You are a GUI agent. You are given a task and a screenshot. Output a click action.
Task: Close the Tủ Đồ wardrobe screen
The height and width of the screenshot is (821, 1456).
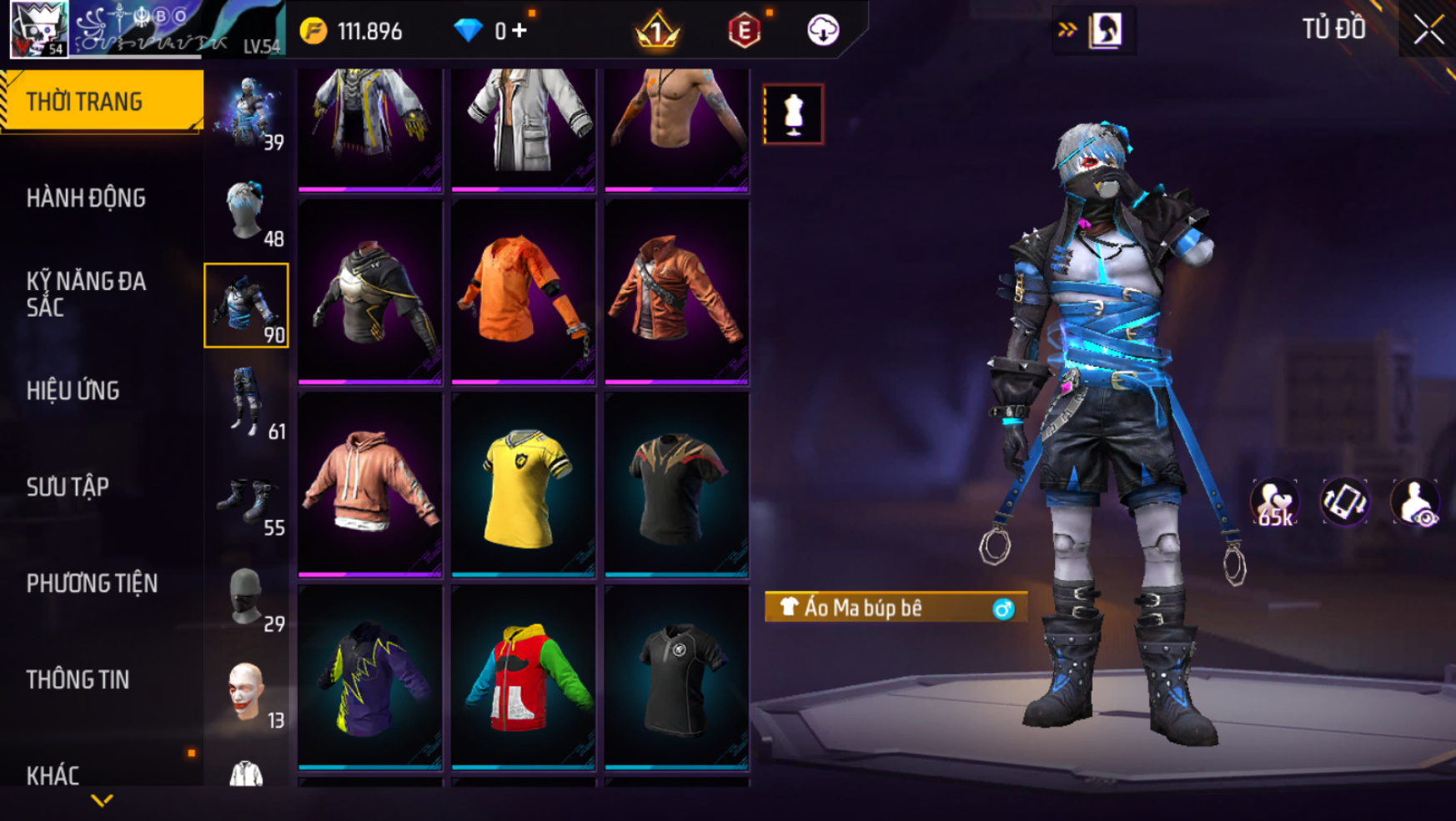click(x=1428, y=30)
